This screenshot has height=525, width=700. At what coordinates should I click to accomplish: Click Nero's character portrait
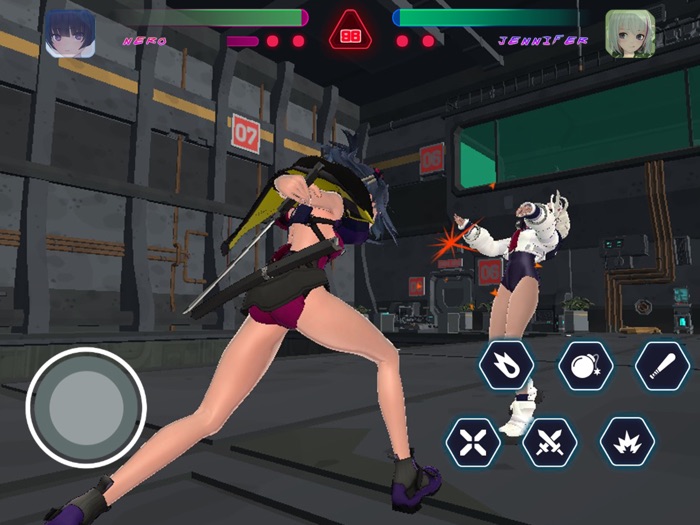[x=70, y=33]
